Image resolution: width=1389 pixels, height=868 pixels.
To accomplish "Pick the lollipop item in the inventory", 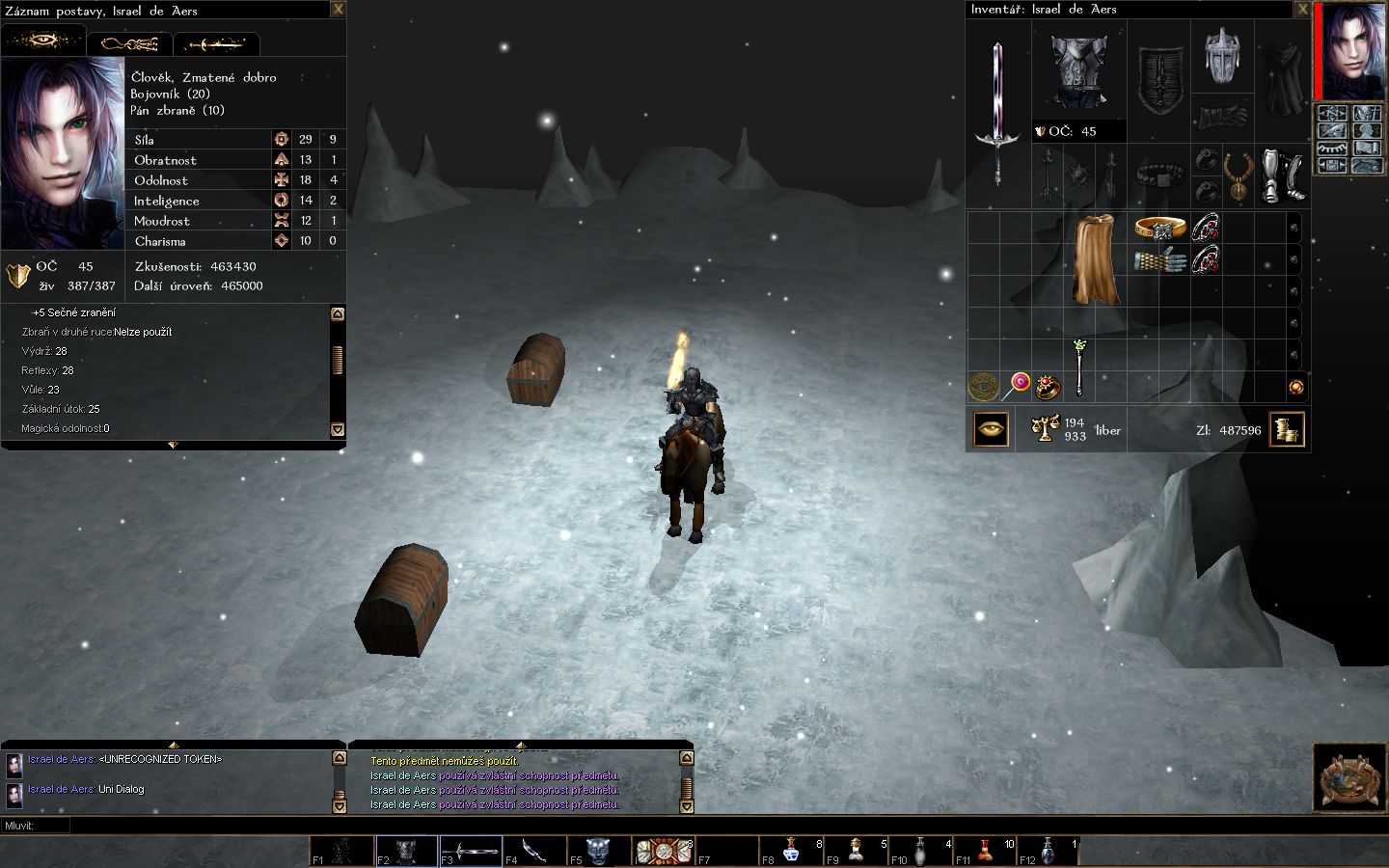I will (x=1016, y=387).
